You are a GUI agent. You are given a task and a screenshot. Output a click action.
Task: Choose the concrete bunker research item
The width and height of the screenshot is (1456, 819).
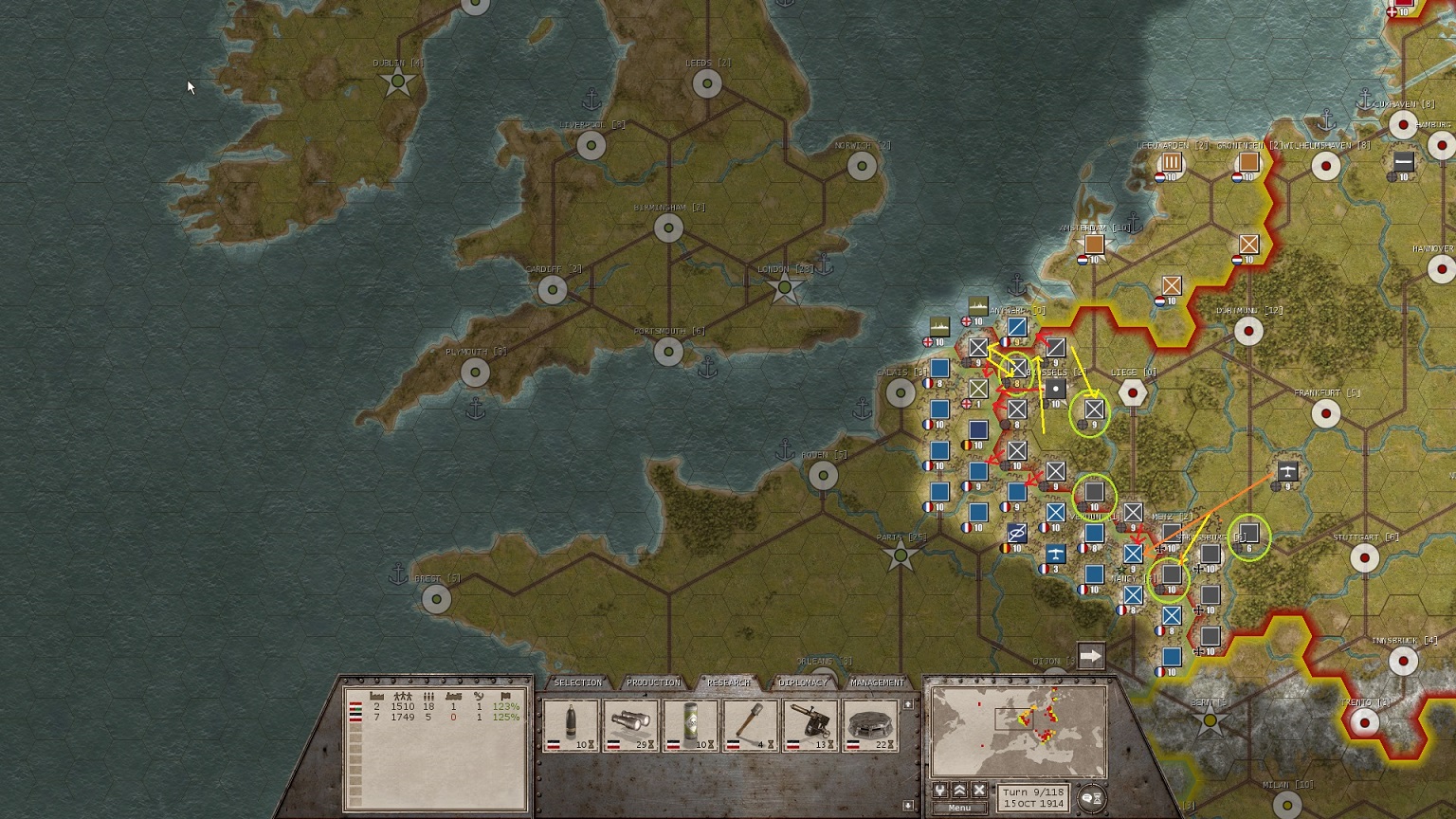click(870, 725)
